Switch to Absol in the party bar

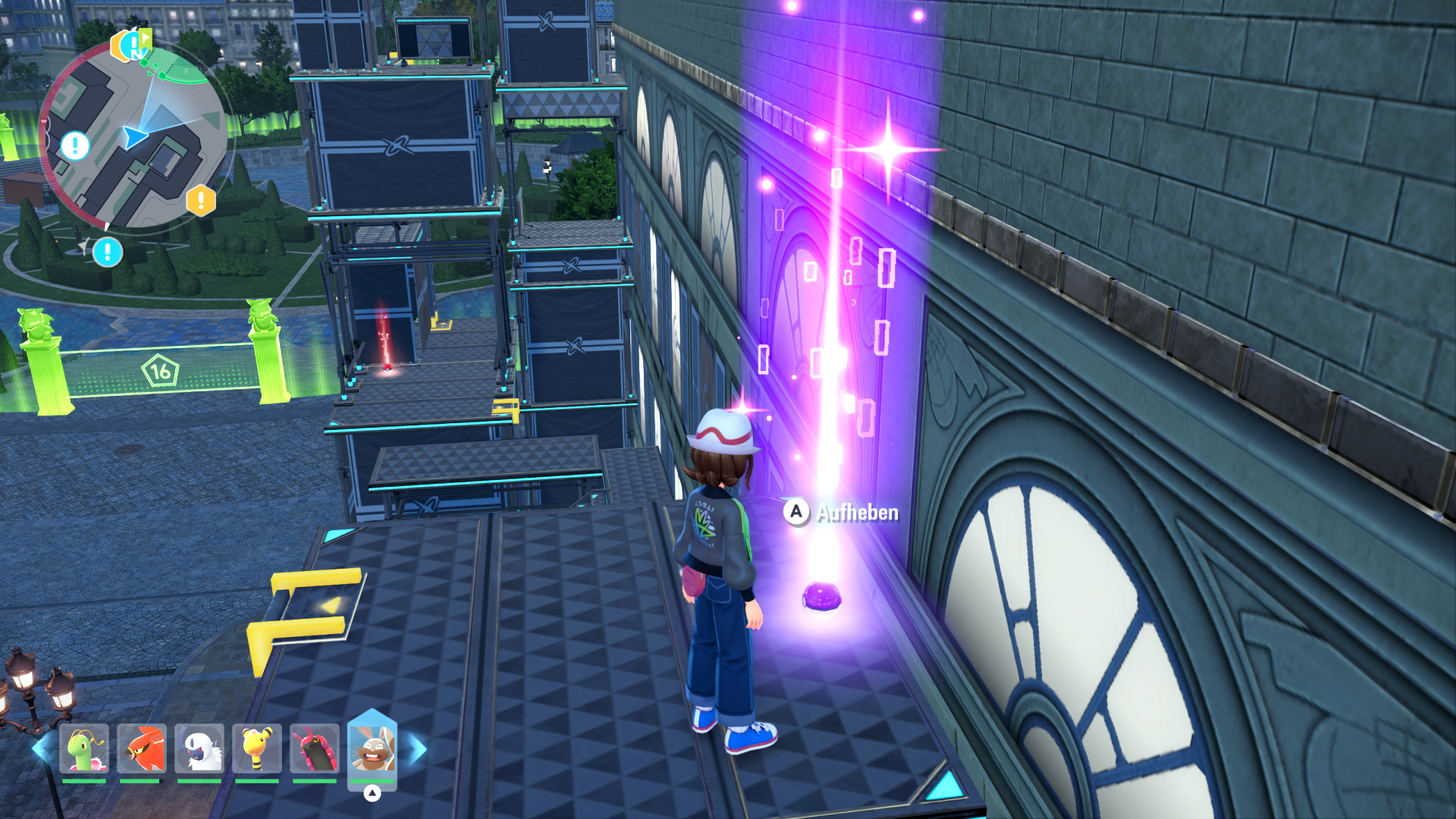199,748
